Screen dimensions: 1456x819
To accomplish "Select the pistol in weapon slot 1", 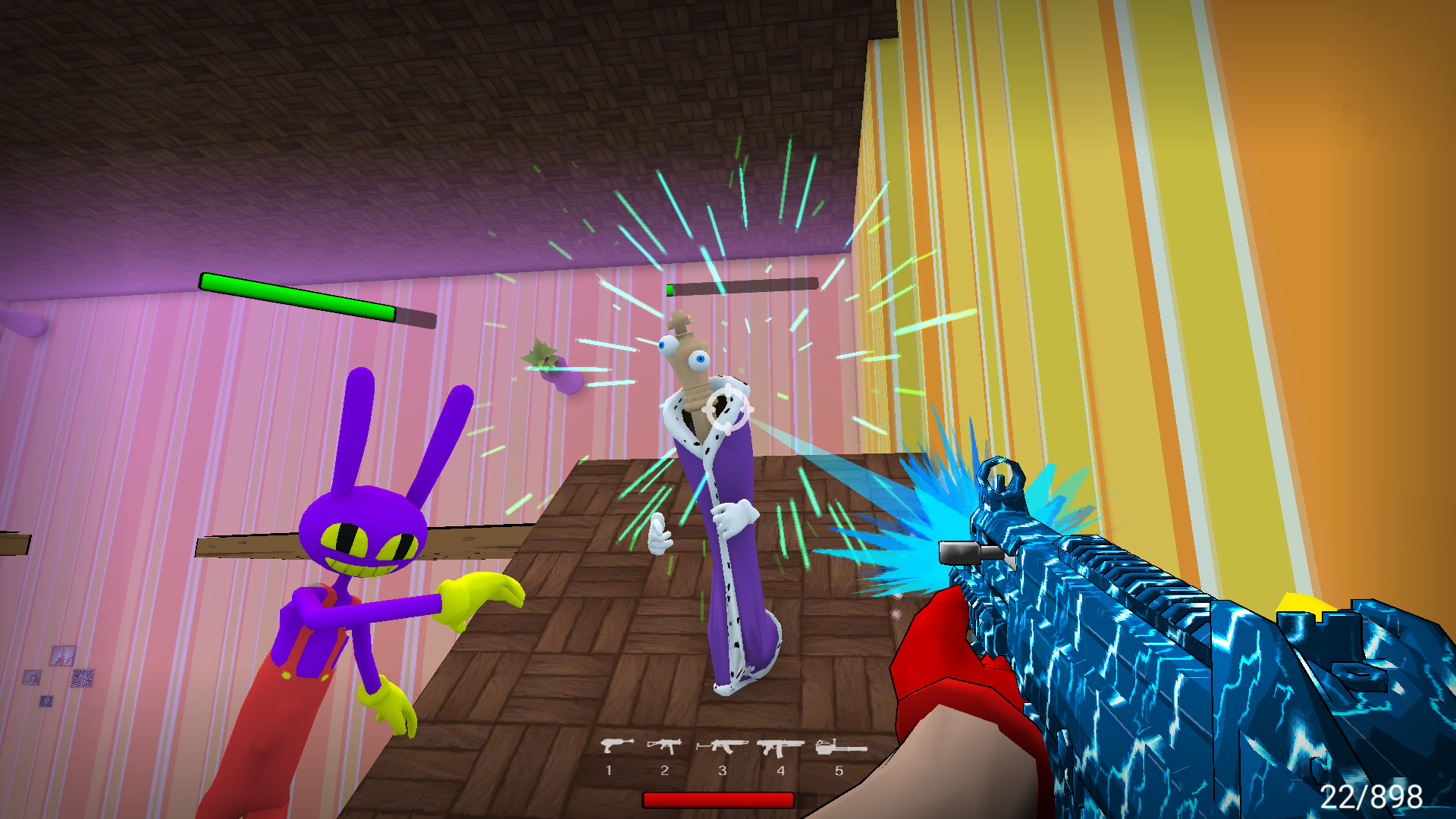I will click(617, 745).
